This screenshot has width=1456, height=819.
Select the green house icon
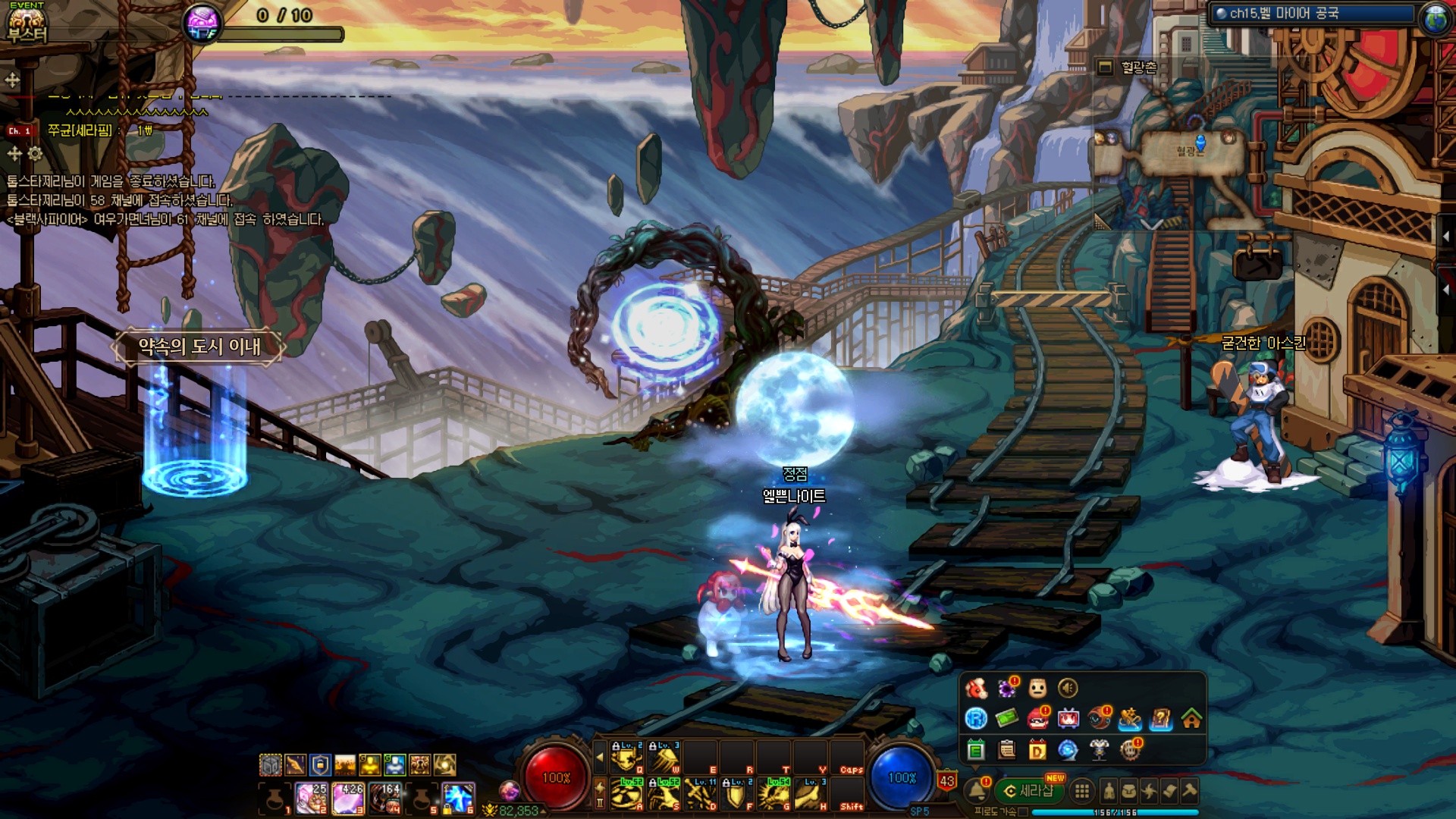[x=1191, y=718]
